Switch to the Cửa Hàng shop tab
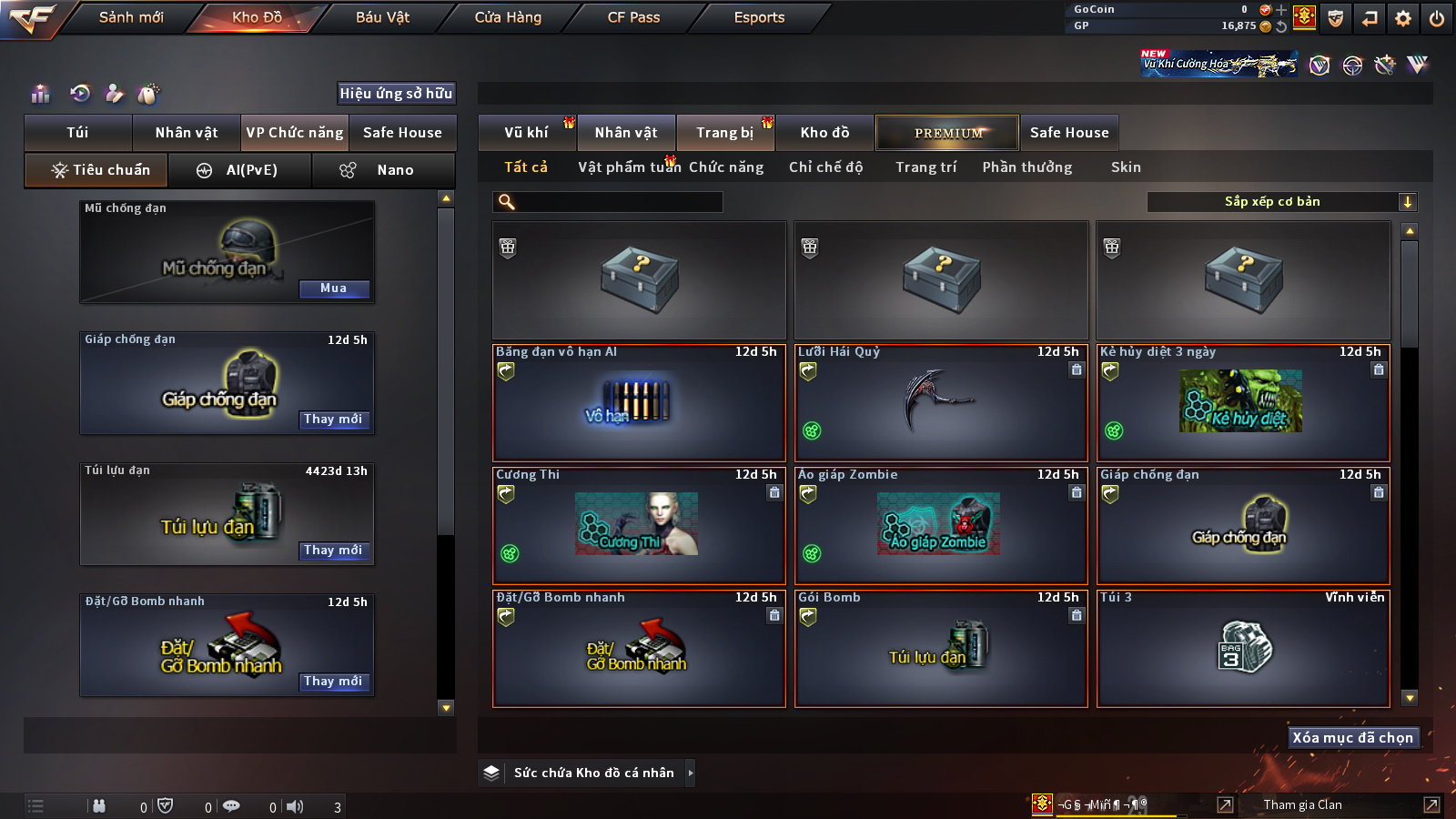Viewport: 1456px width, 819px height. click(x=508, y=17)
